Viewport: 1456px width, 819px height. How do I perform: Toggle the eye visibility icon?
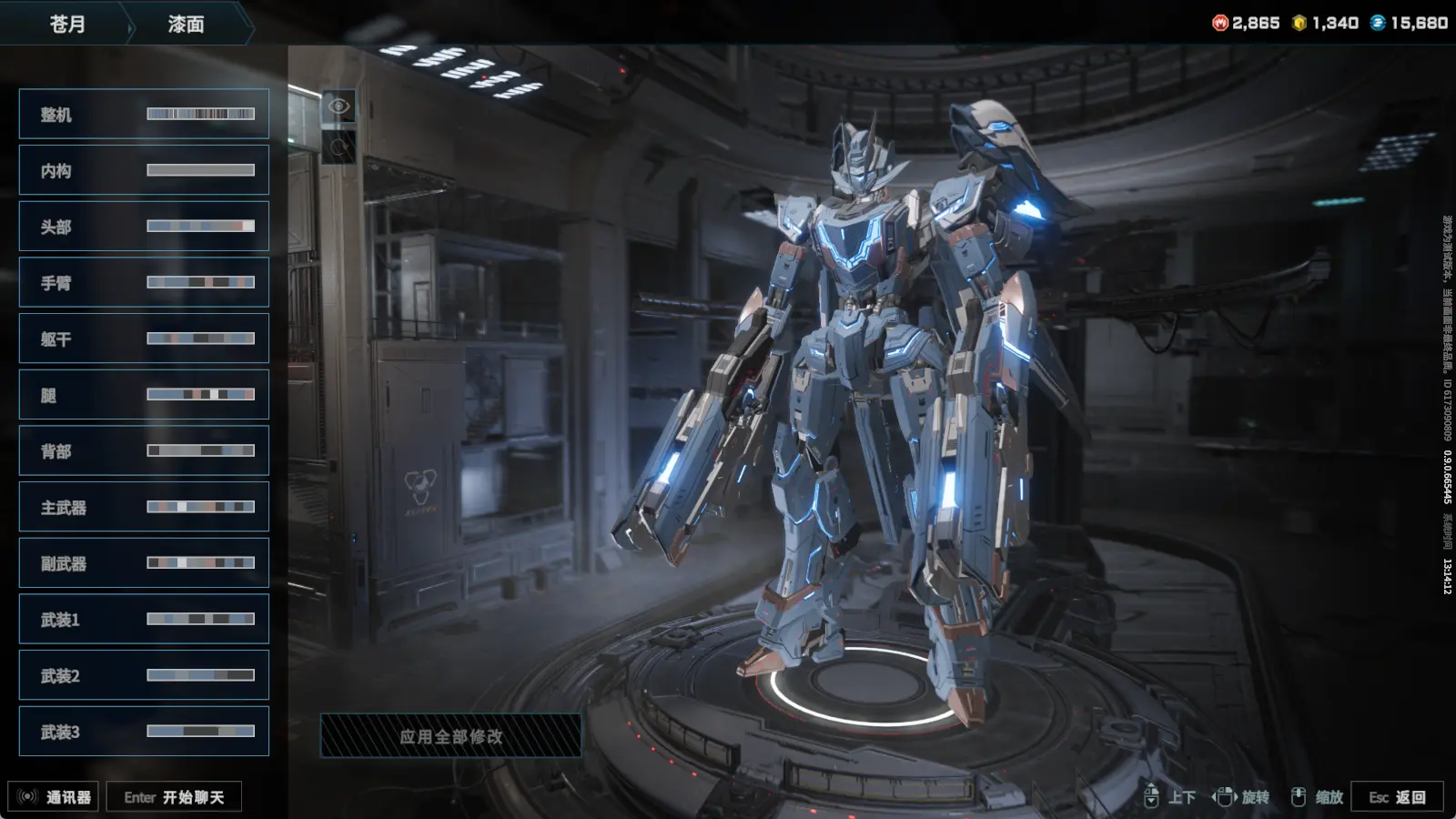[x=339, y=106]
